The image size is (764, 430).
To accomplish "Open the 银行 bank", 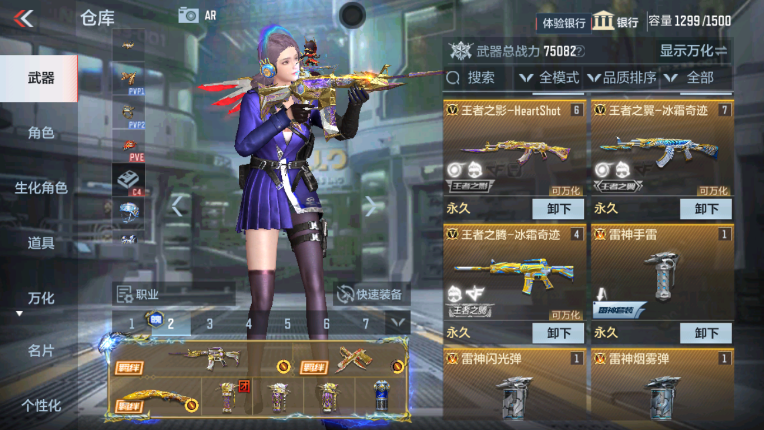I will point(616,21).
